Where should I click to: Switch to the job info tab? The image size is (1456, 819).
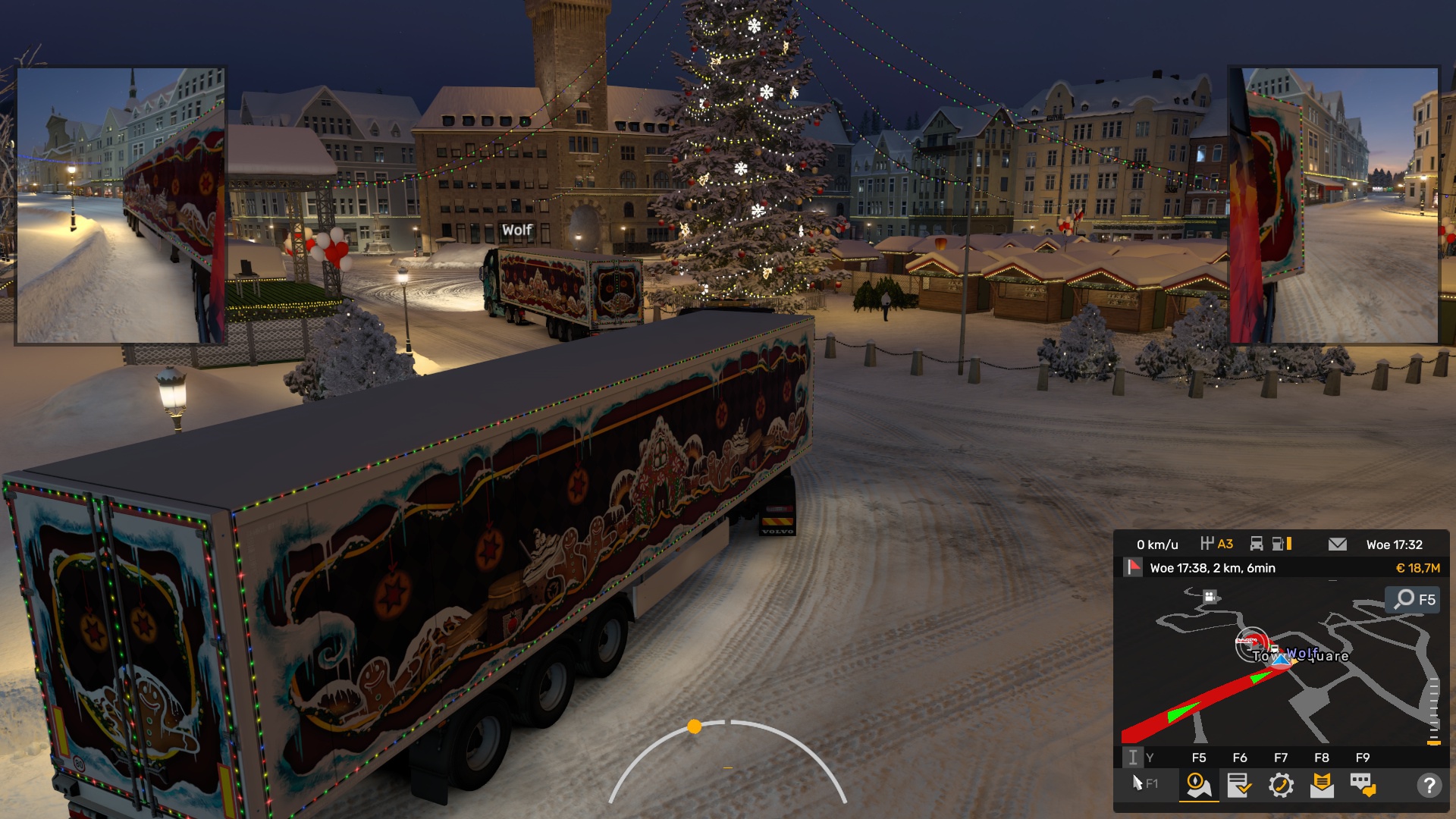click(x=1239, y=785)
